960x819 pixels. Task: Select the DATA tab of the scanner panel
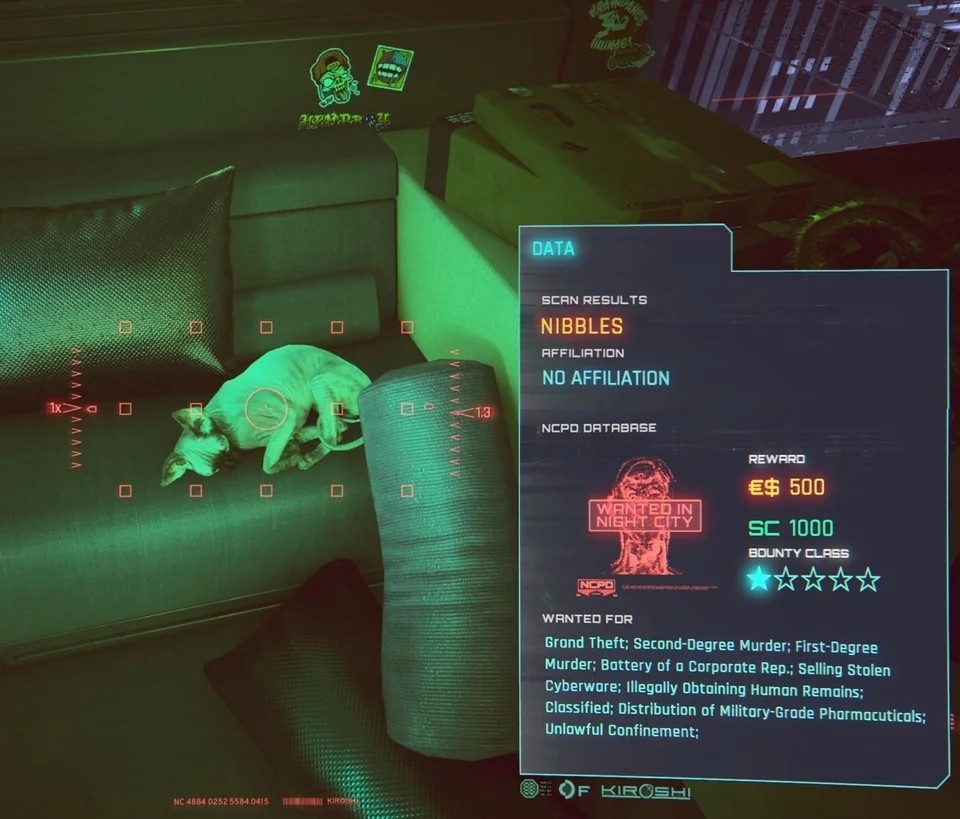click(x=553, y=248)
